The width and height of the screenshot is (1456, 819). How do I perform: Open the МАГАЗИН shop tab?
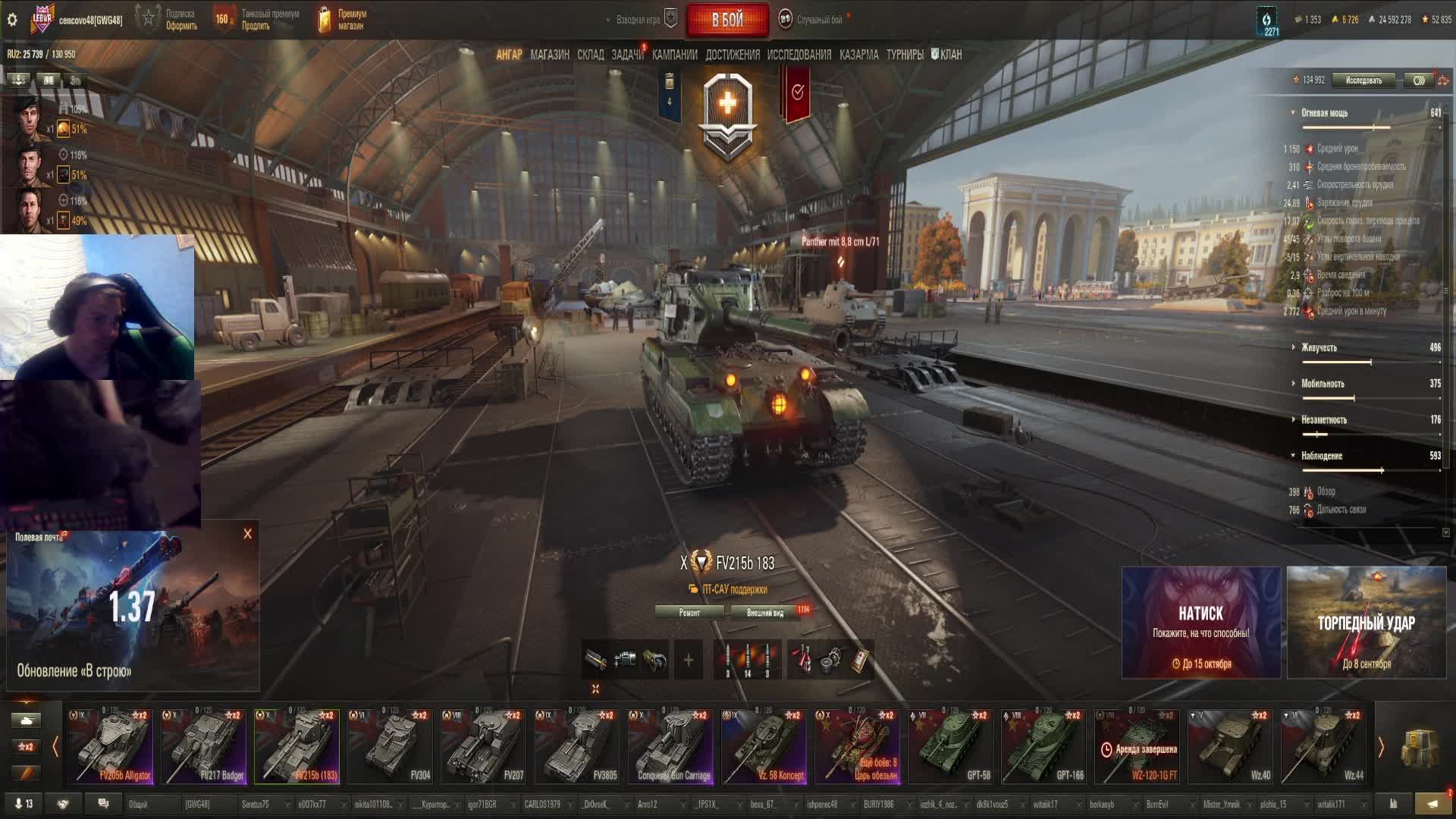tap(550, 55)
